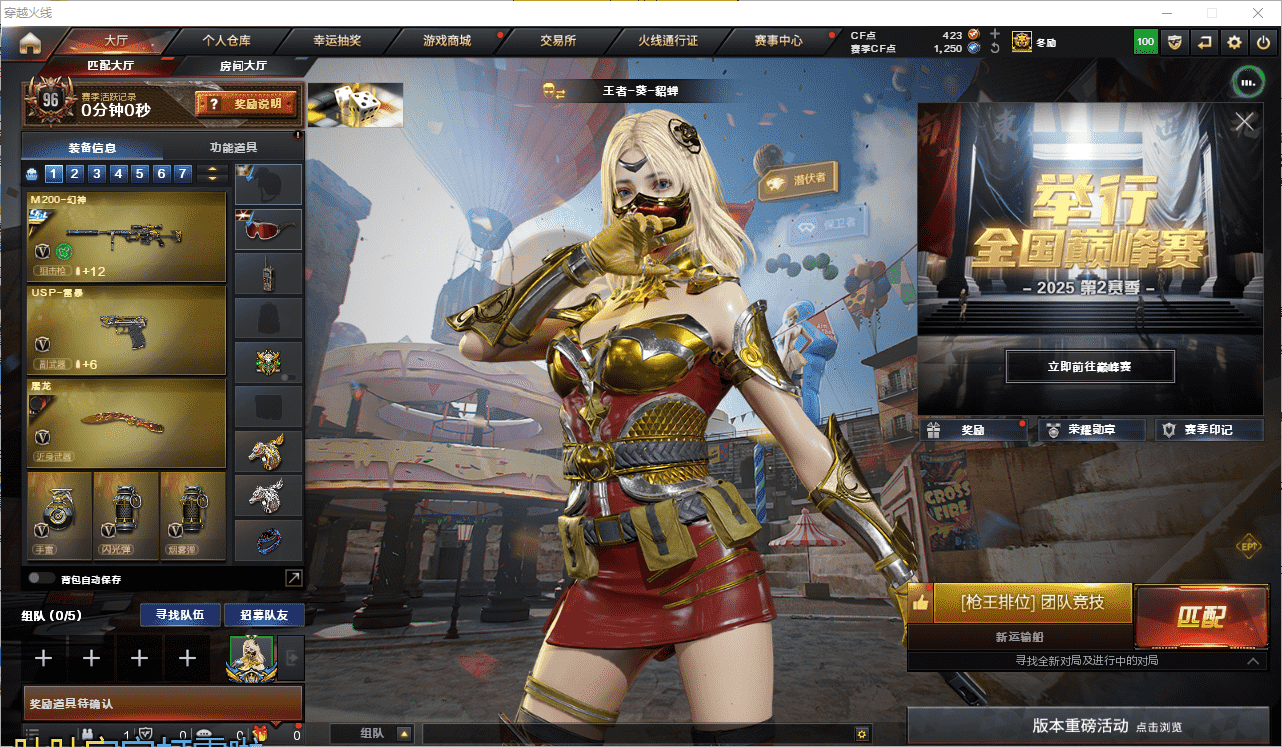The height and width of the screenshot is (747, 1282).
Task: Close the game window
Action: point(1257,13)
